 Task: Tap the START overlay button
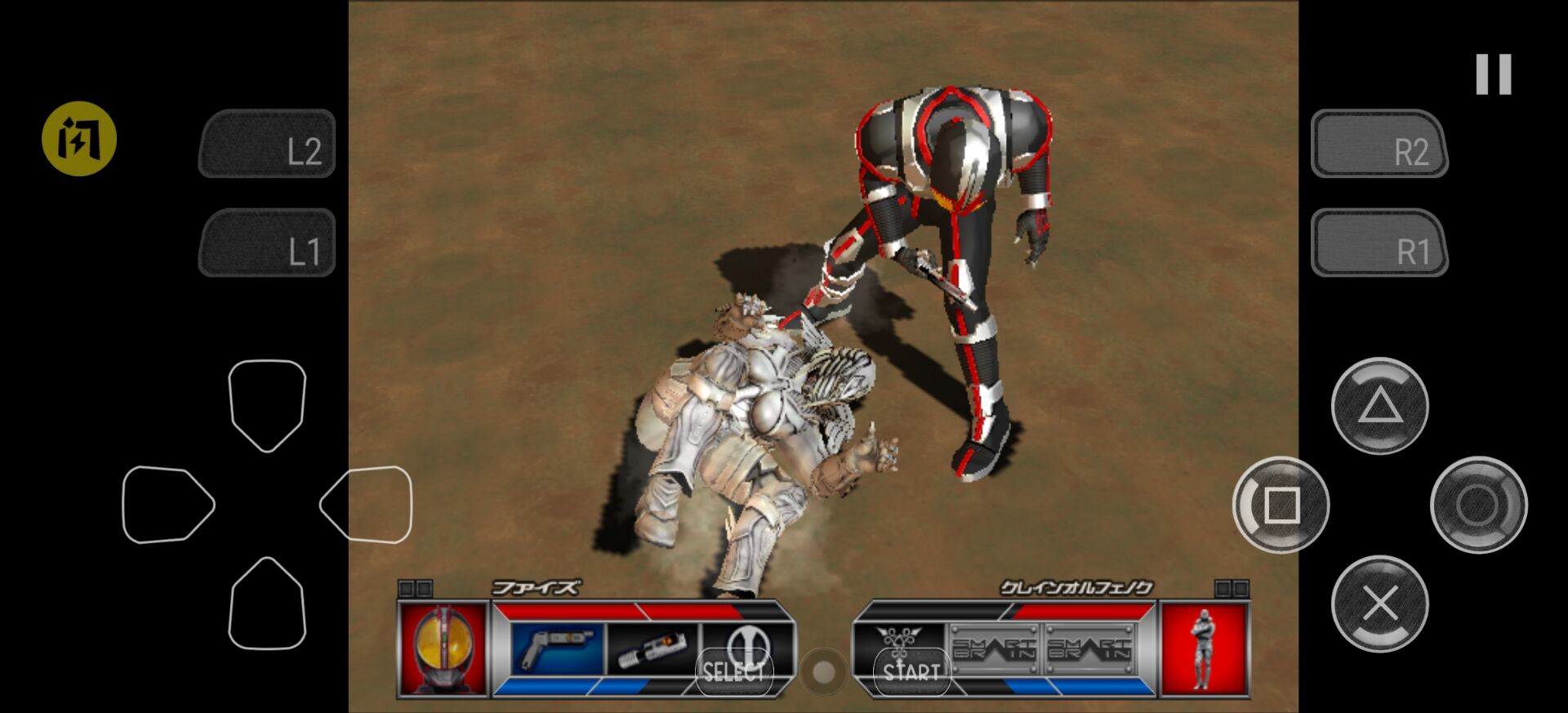point(911,671)
